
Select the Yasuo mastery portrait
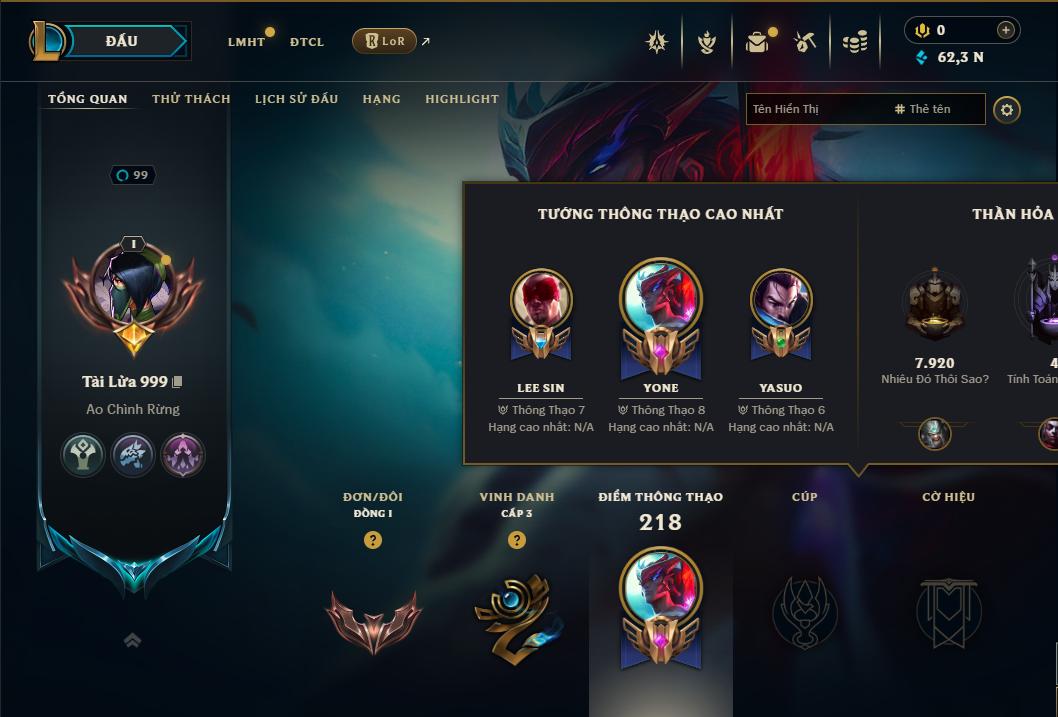pos(781,300)
